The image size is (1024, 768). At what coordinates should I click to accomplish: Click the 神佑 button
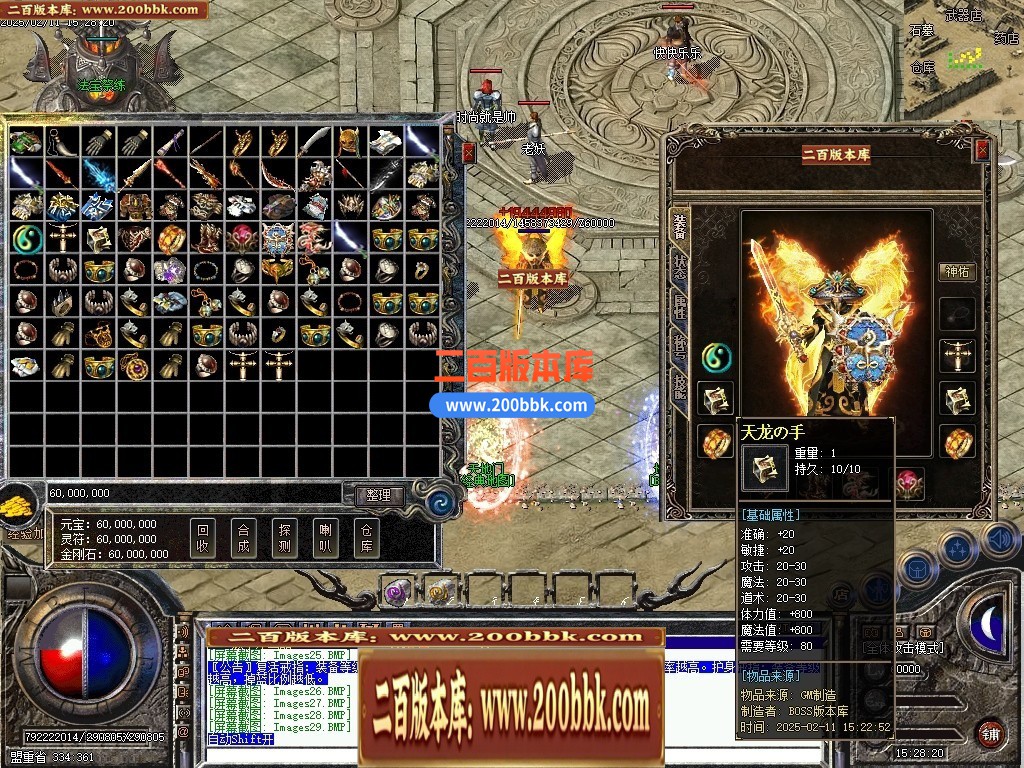click(957, 271)
